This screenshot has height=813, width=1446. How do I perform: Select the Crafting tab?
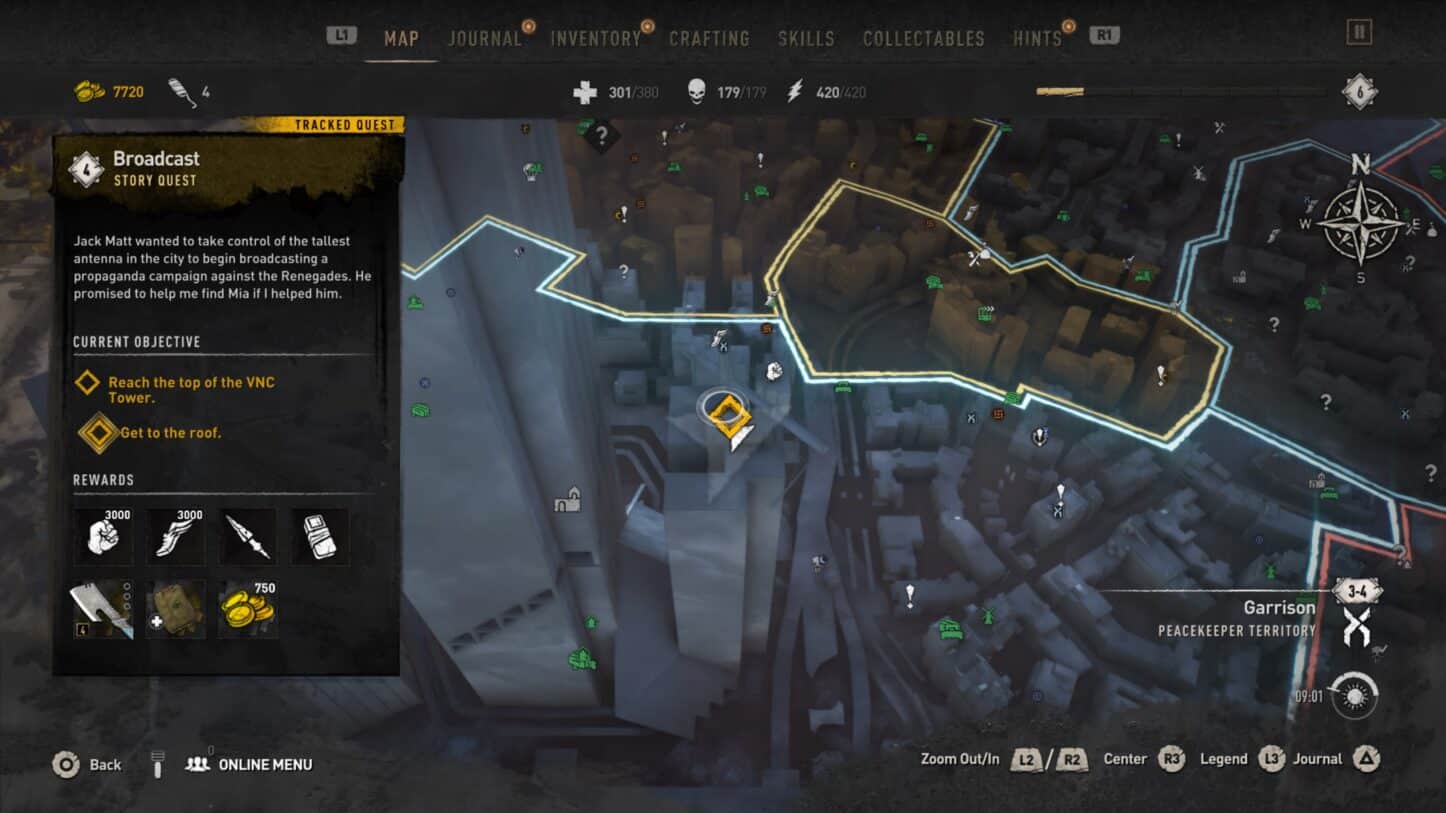click(709, 39)
